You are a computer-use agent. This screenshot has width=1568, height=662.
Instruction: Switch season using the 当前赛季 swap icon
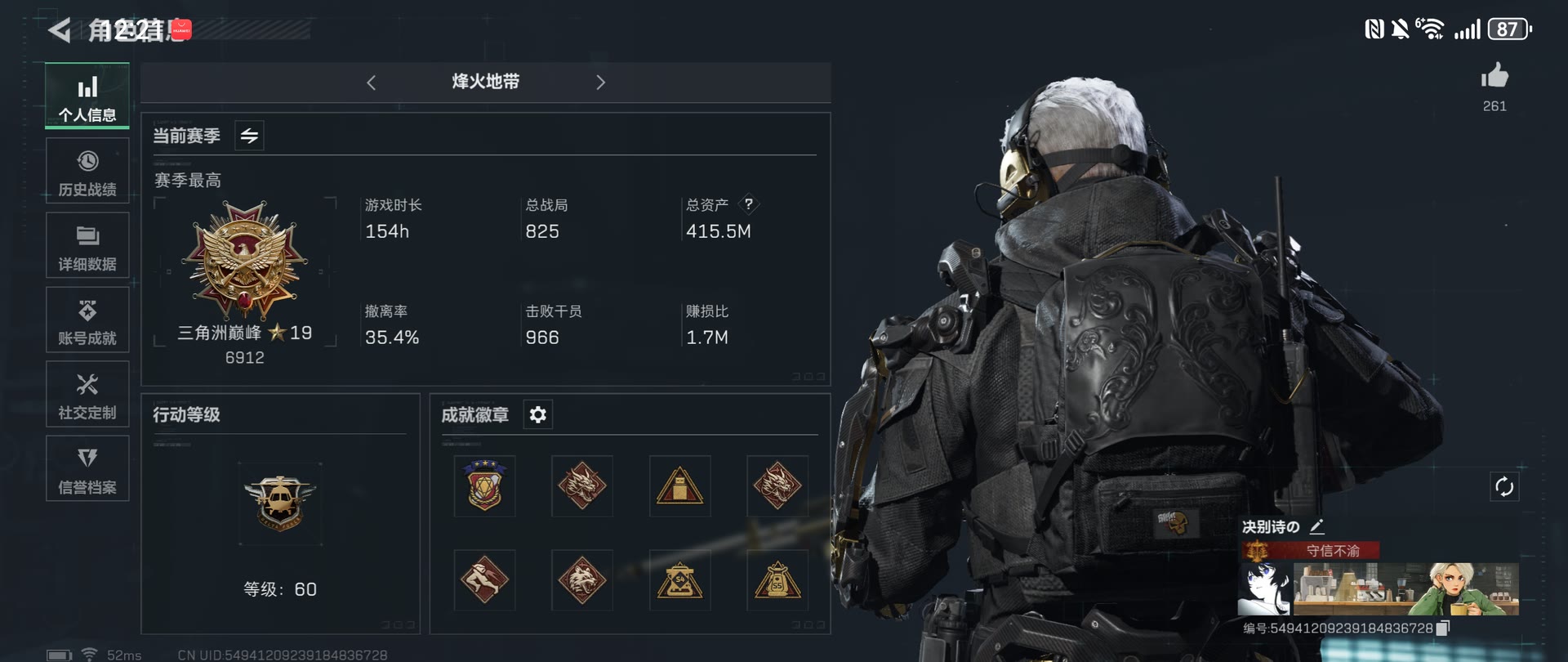coord(249,135)
